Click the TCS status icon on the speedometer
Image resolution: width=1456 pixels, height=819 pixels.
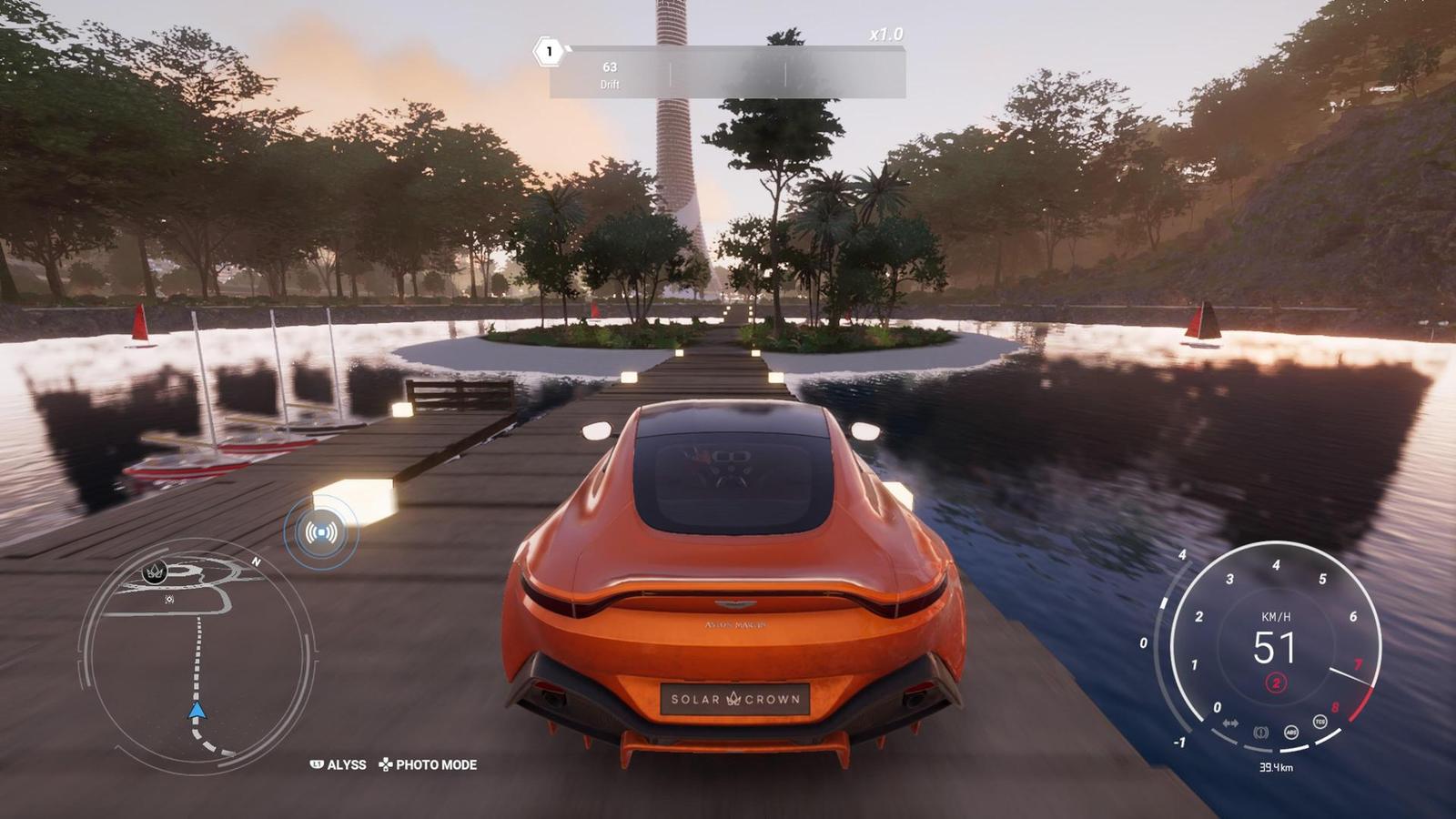(1319, 721)
